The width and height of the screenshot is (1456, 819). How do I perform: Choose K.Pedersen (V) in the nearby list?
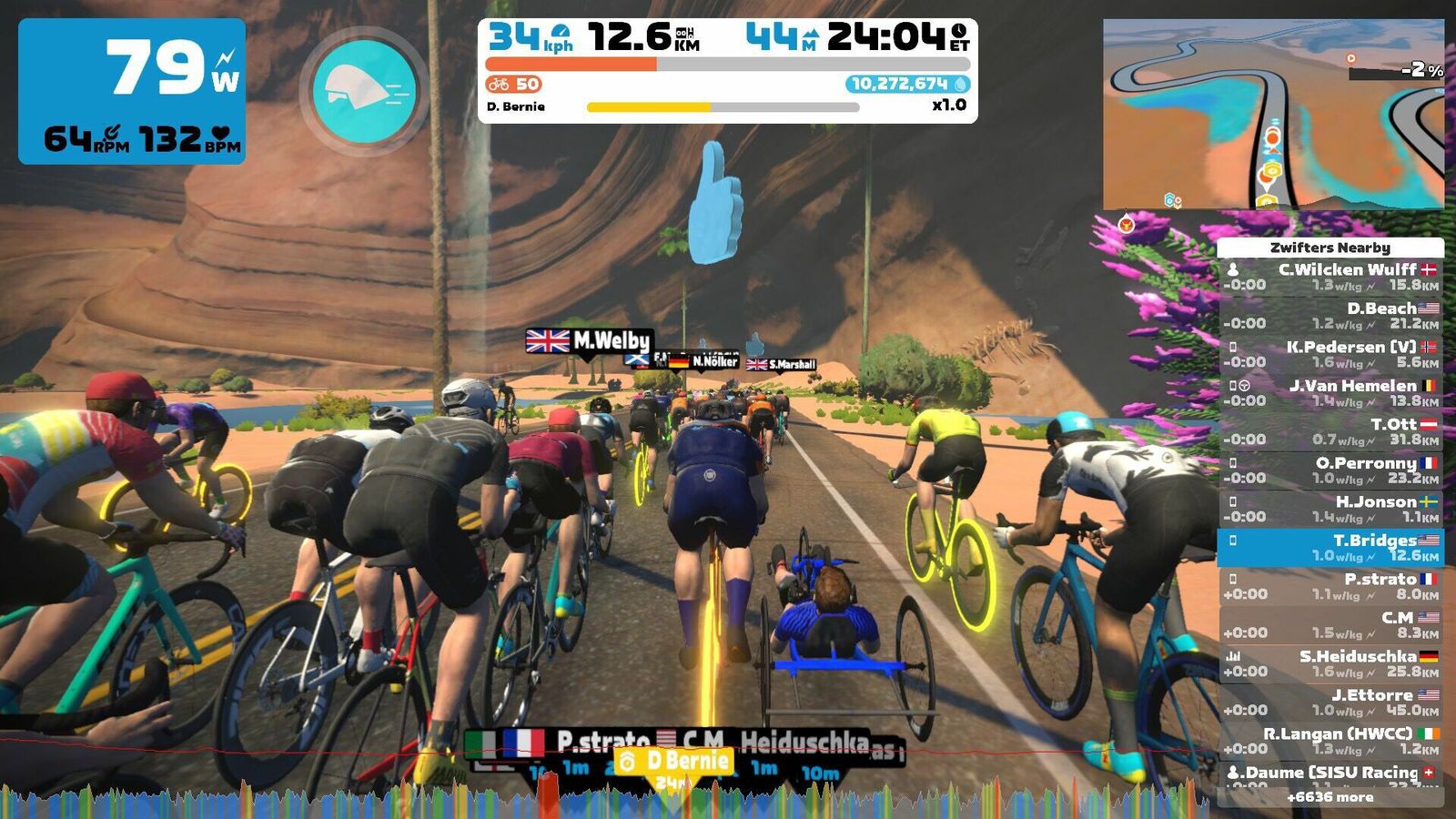coord(1330,354)
